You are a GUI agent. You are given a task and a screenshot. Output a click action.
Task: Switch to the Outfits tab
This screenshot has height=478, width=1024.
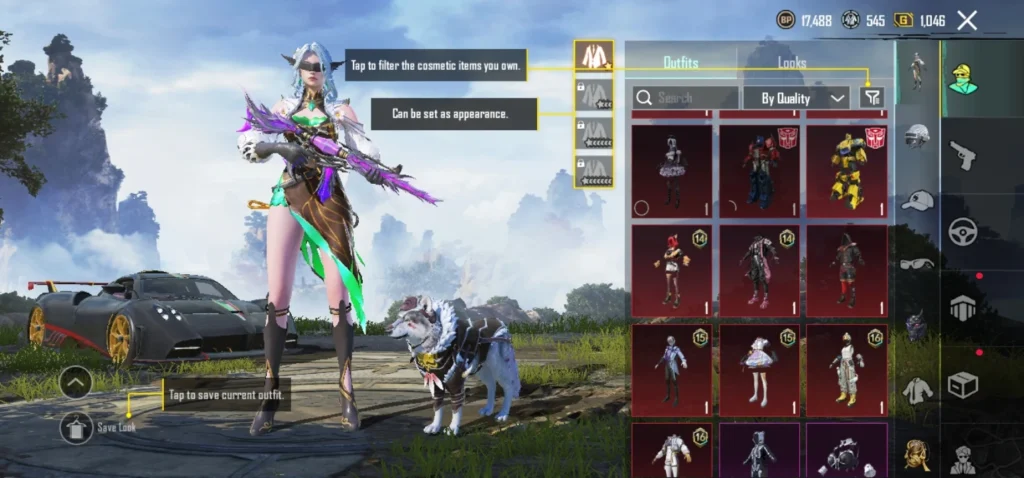[x=681, y=63]
